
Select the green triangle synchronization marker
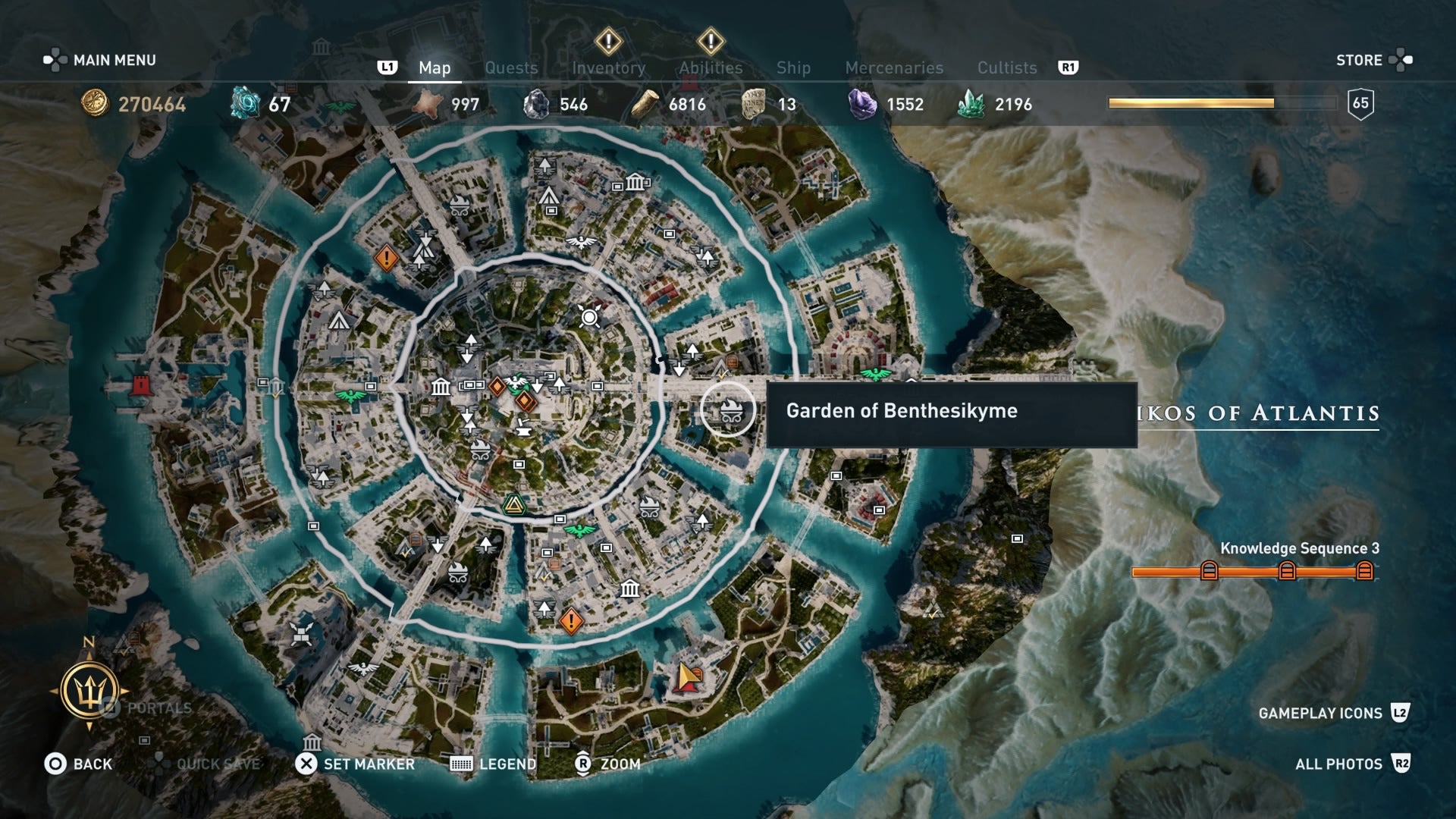click(514, 505)
